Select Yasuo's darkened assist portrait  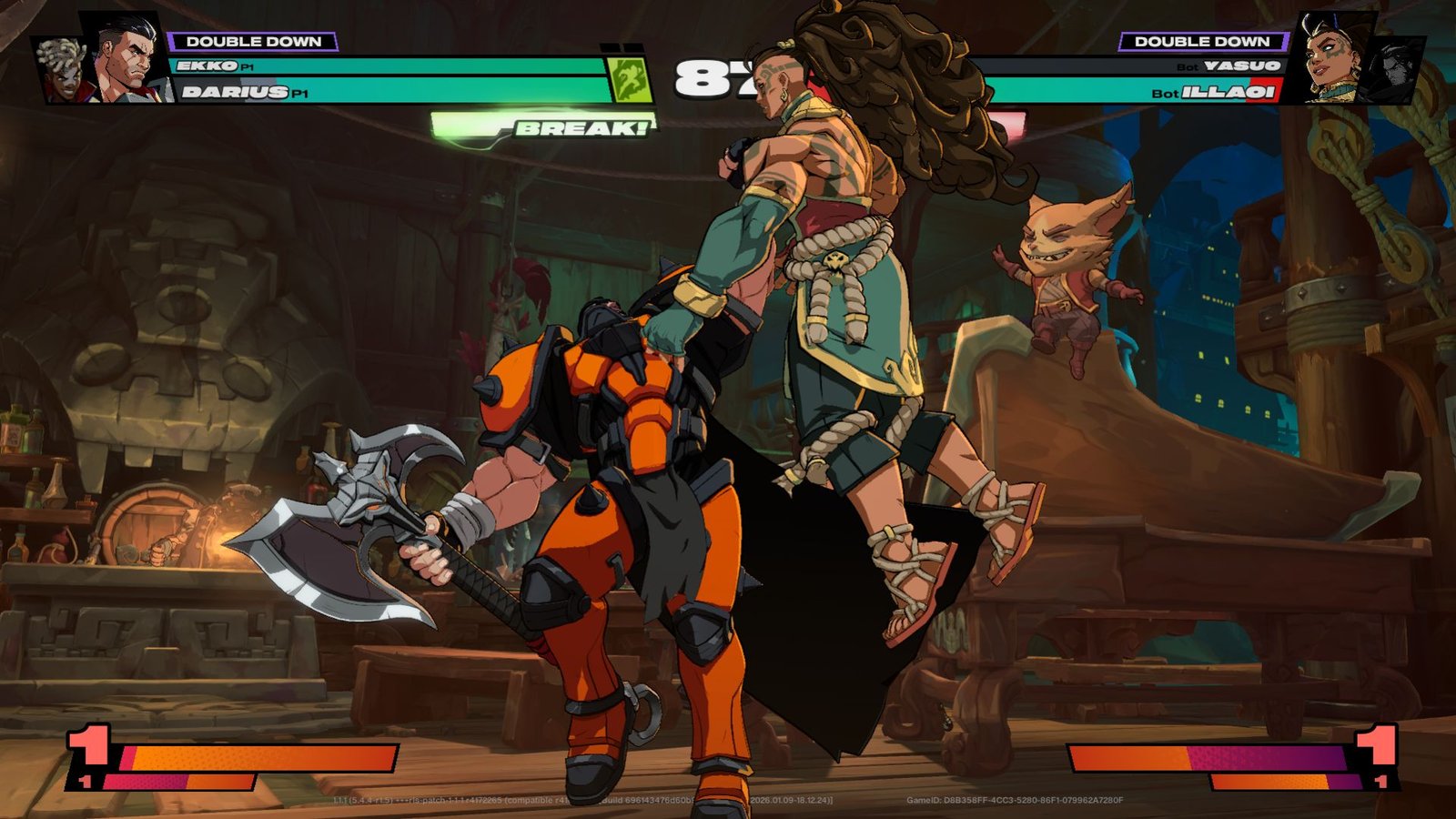(x=1392, y=68)
